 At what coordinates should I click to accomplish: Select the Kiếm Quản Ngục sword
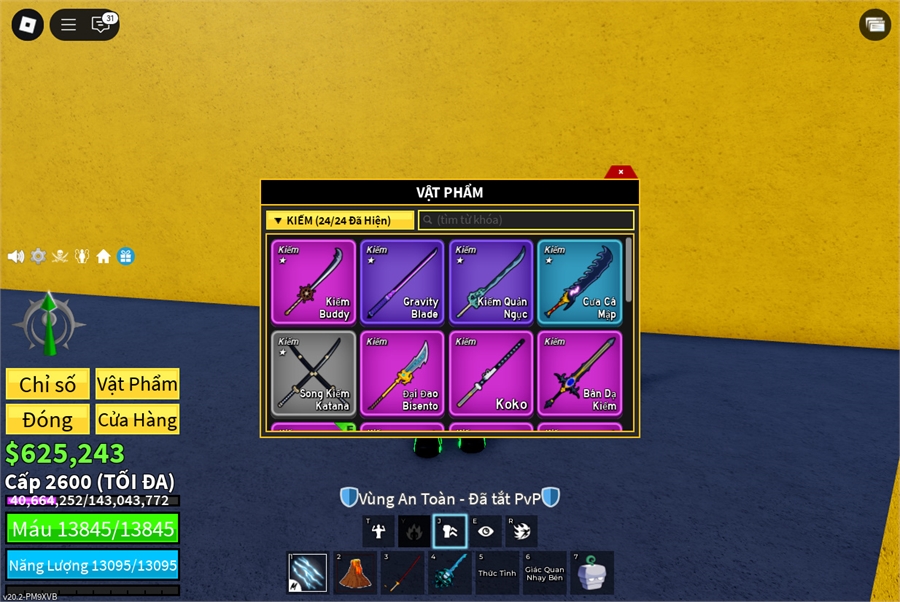click(x=491, y=281)
